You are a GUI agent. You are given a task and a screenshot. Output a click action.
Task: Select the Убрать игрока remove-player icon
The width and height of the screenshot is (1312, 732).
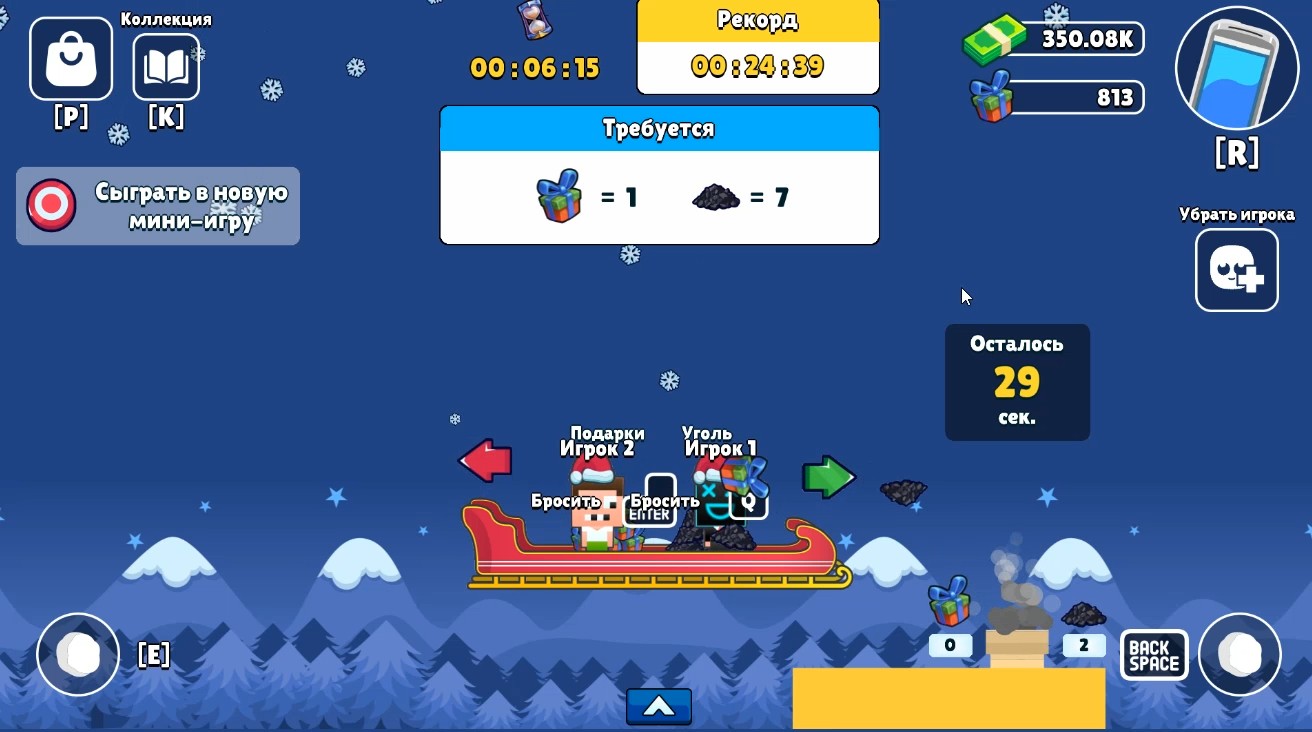1237,270
